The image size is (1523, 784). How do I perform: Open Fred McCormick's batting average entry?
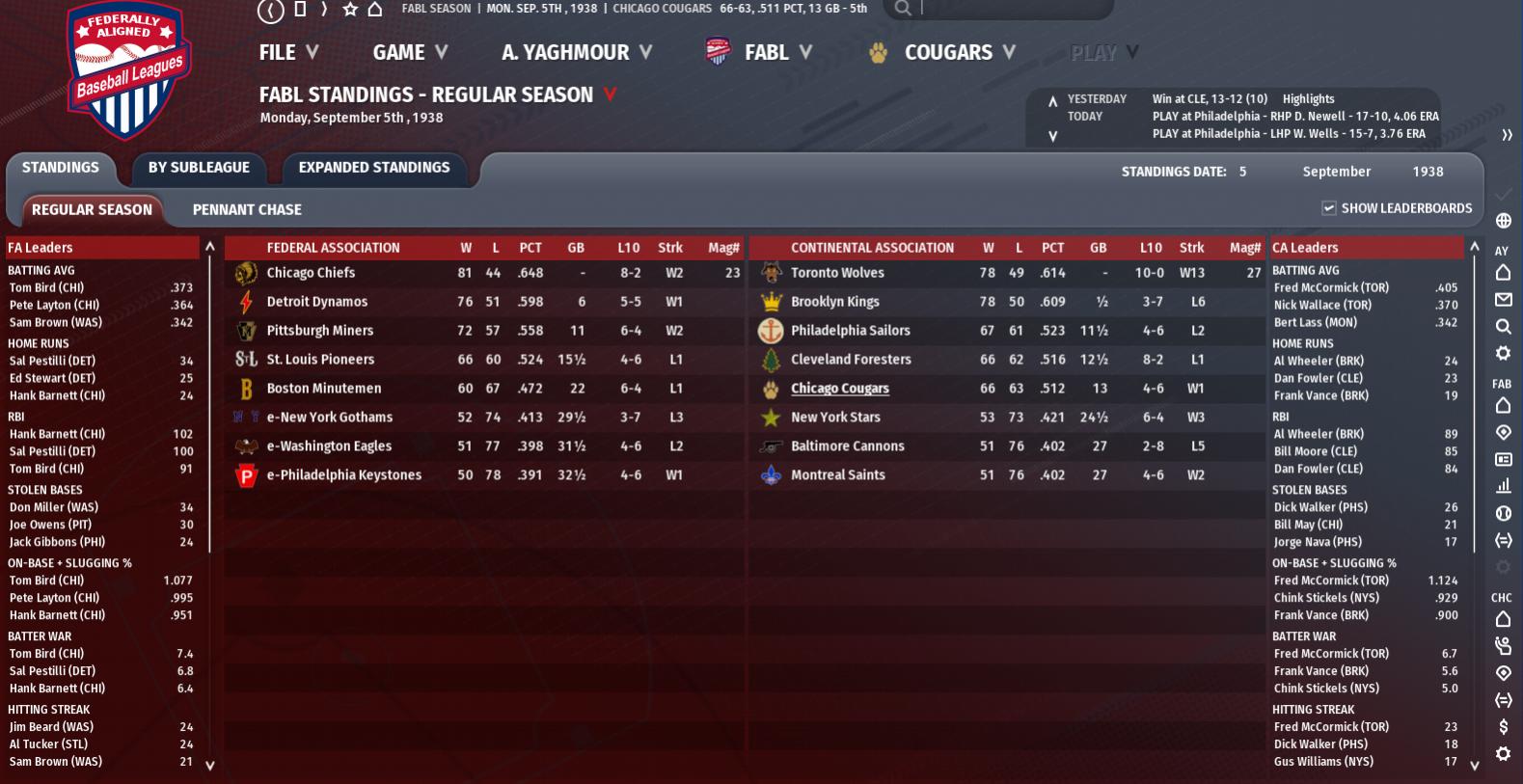pos(1331,287)
